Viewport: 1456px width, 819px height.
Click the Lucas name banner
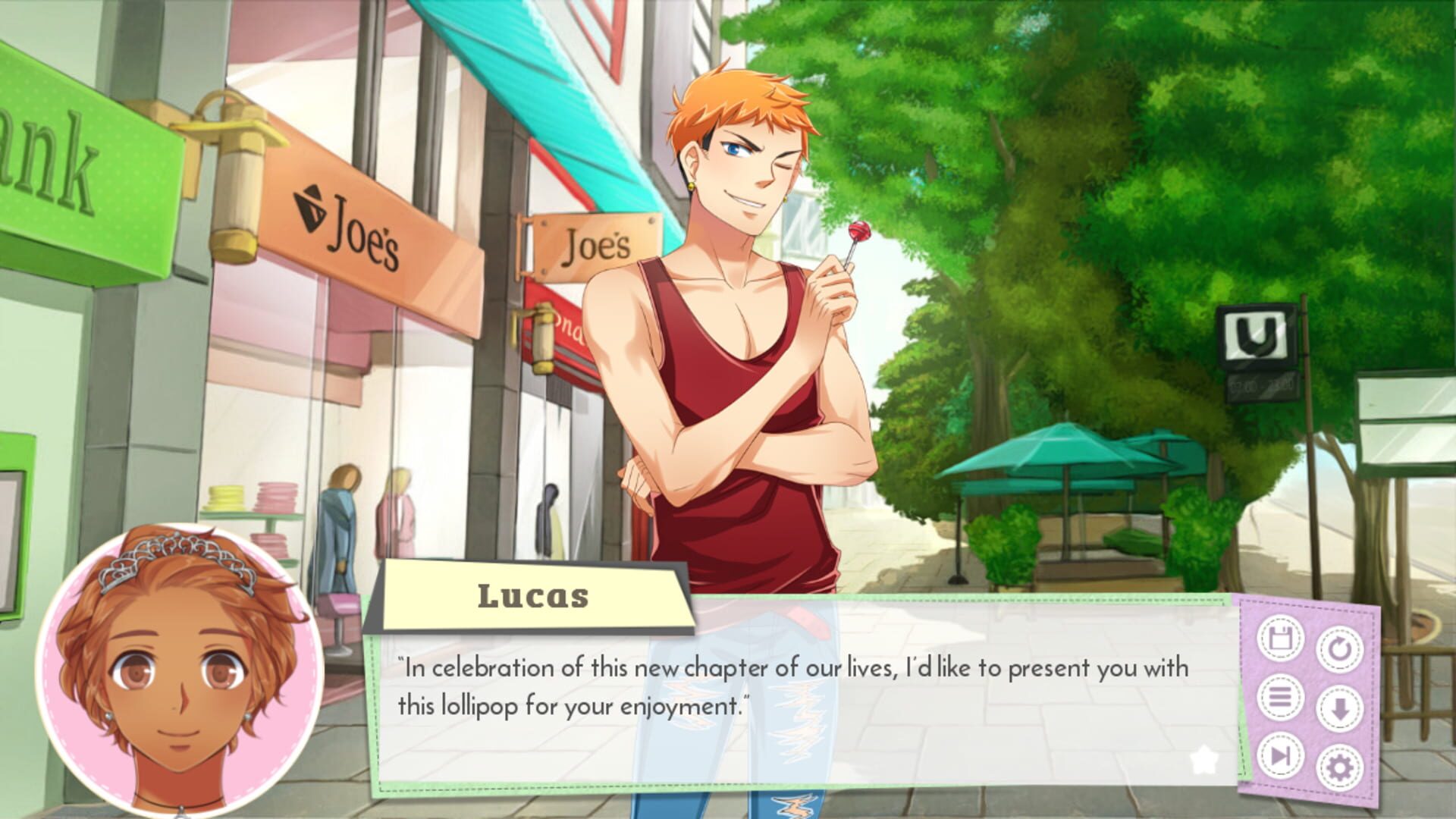click(x=535, y=596)
